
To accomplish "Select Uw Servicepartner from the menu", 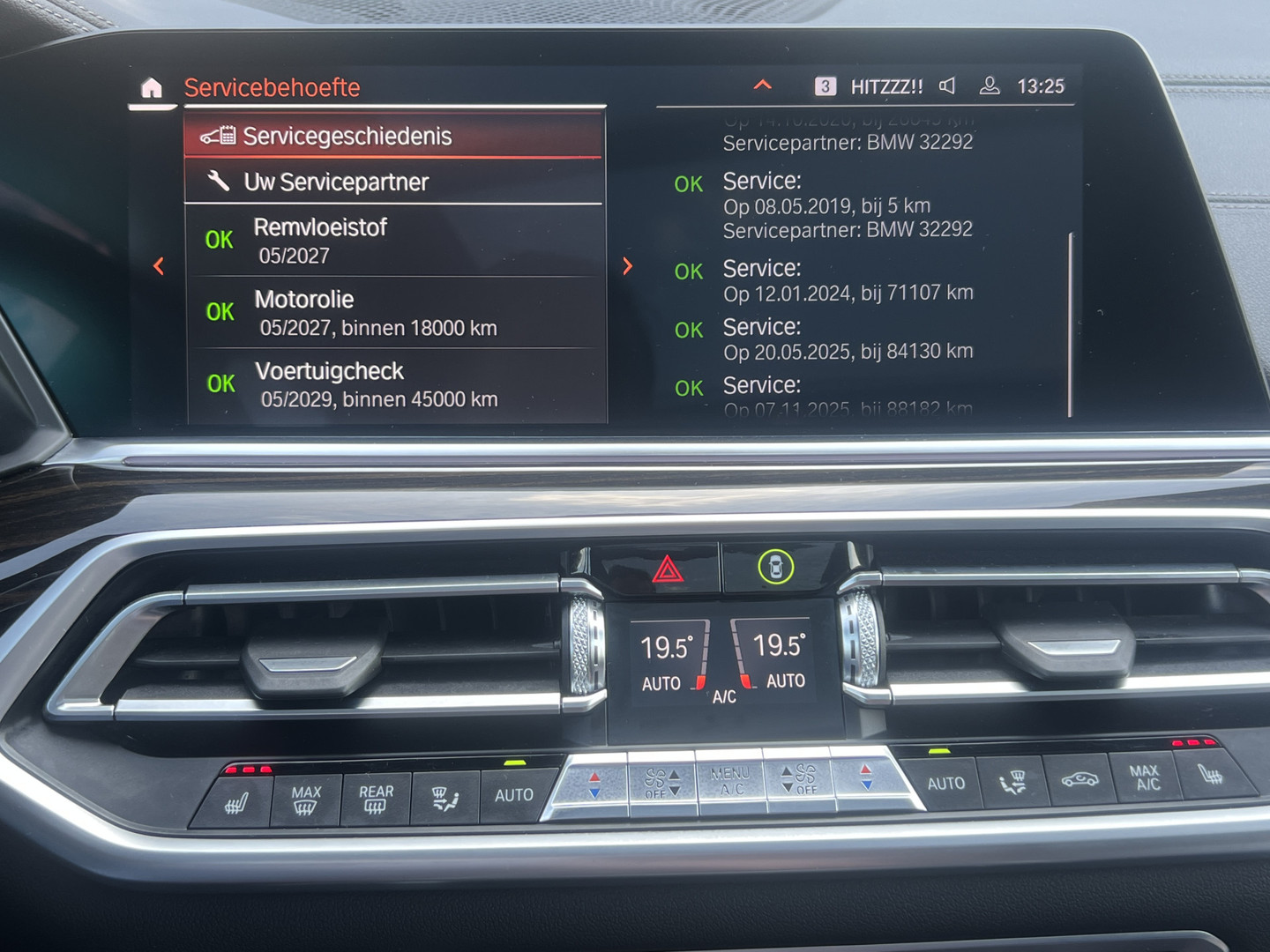I will pos(335,182).
